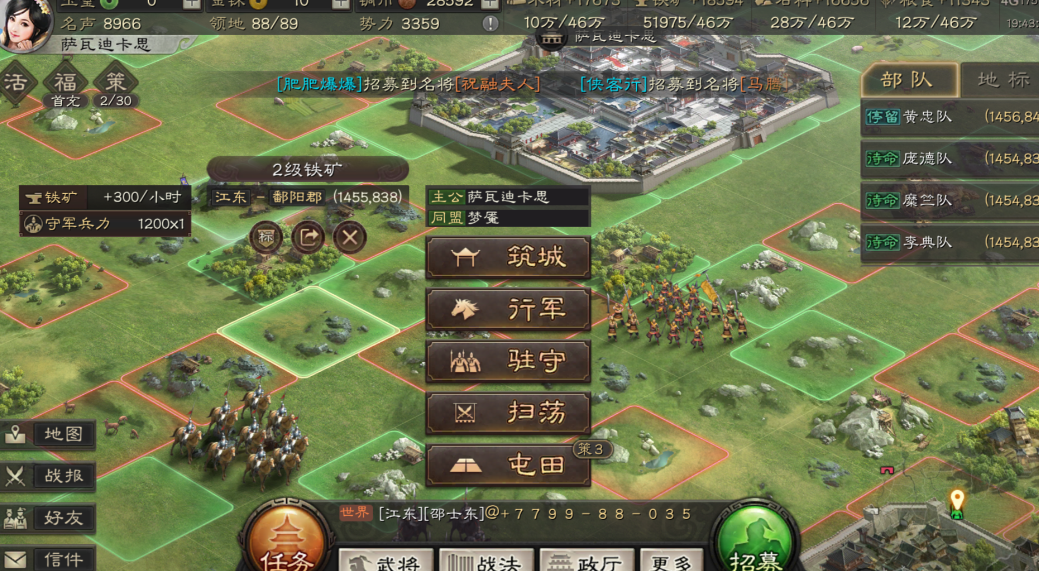Switch to the 地标 landmarks tab
The image size is (1039, 571).
coord(1000,80)
